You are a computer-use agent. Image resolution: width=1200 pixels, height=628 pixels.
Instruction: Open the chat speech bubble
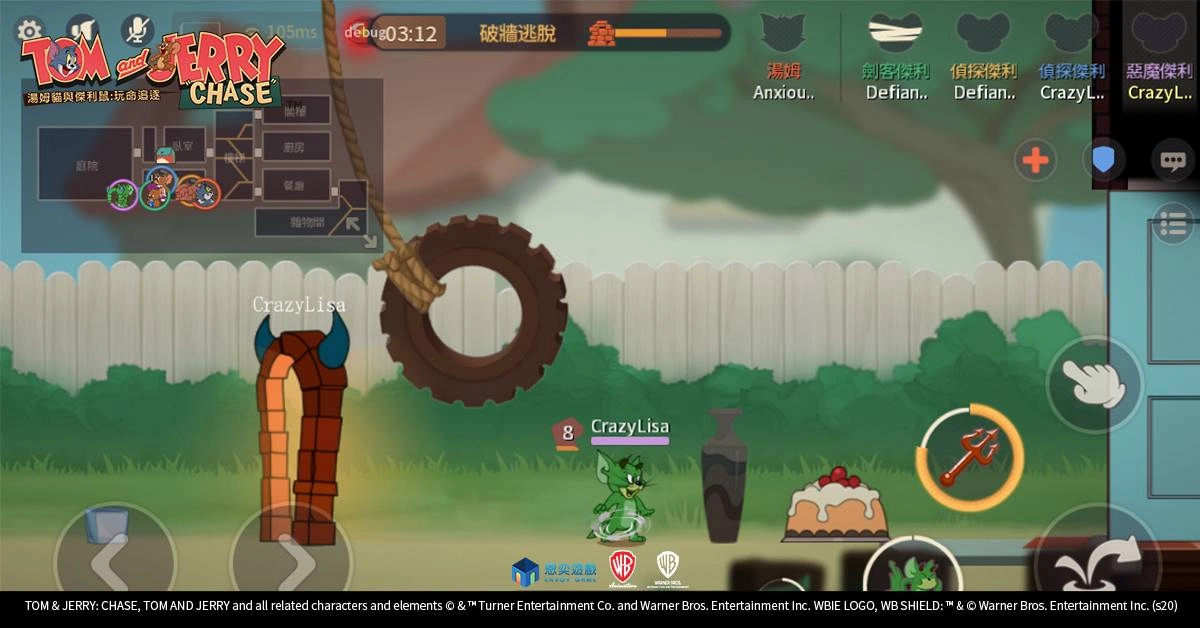[x=1171, y=160]
